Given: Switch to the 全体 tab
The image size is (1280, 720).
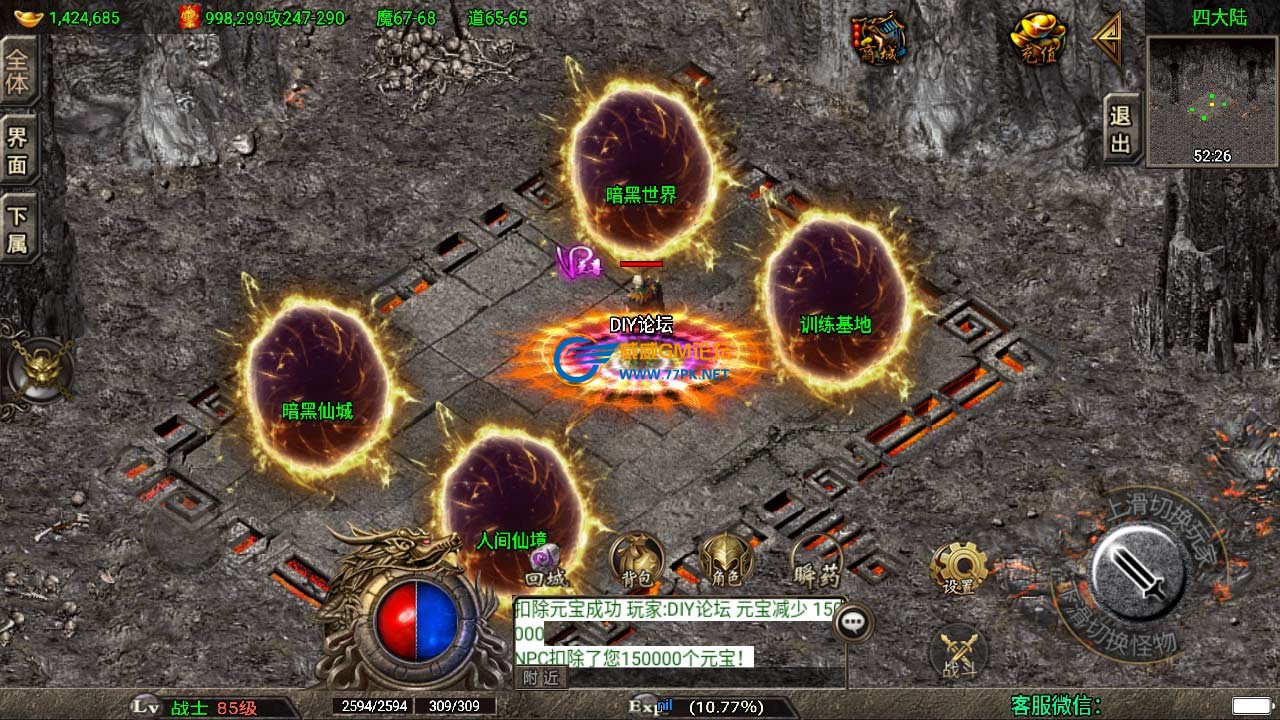Looking at the screenshot, I should (x=18, y=70).
